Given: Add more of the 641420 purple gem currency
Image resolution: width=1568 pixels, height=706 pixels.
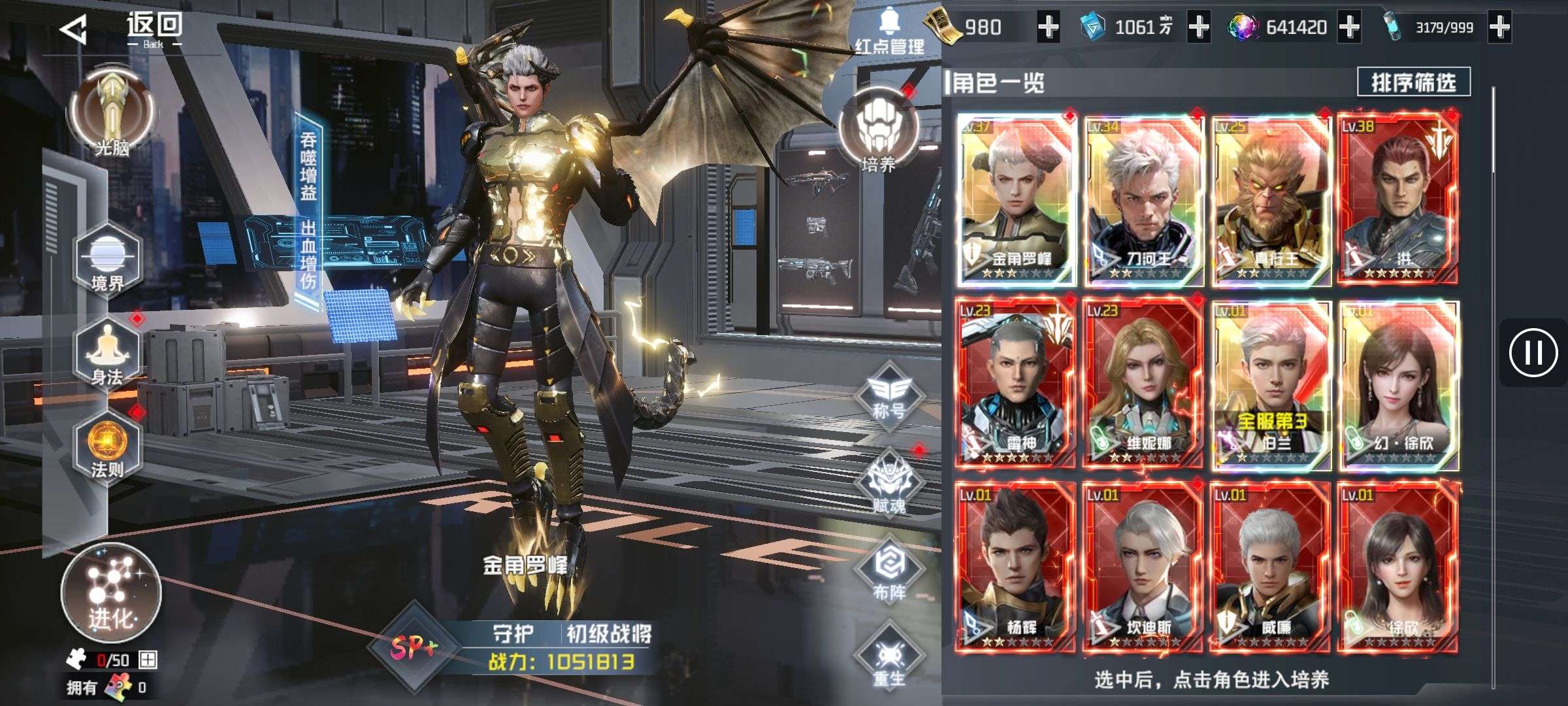Looking at the screenshot, I should coord(1349,27).
